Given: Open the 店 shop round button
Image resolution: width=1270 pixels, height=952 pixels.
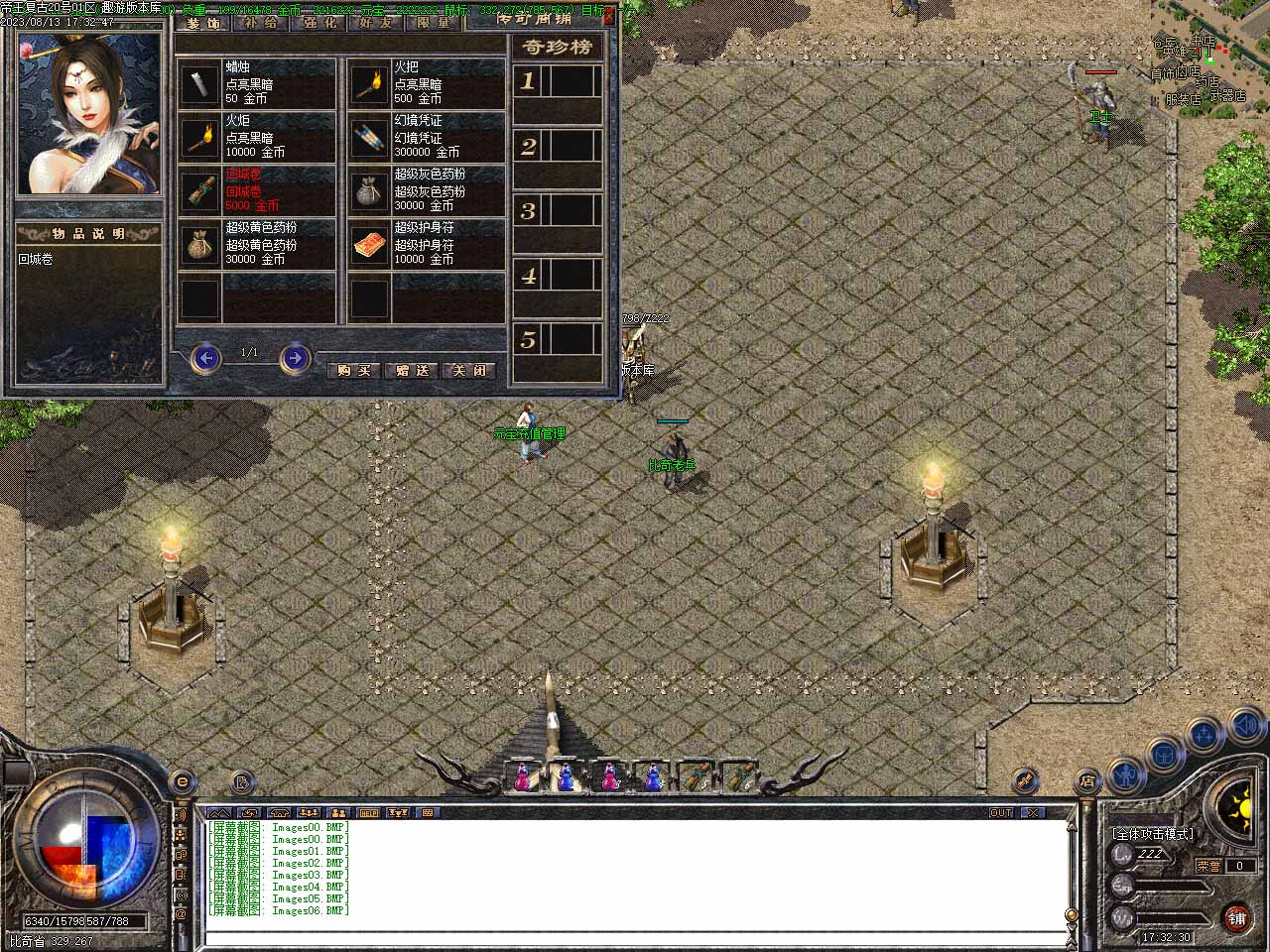Looking at the screenshot, I should click(1087, 780).
